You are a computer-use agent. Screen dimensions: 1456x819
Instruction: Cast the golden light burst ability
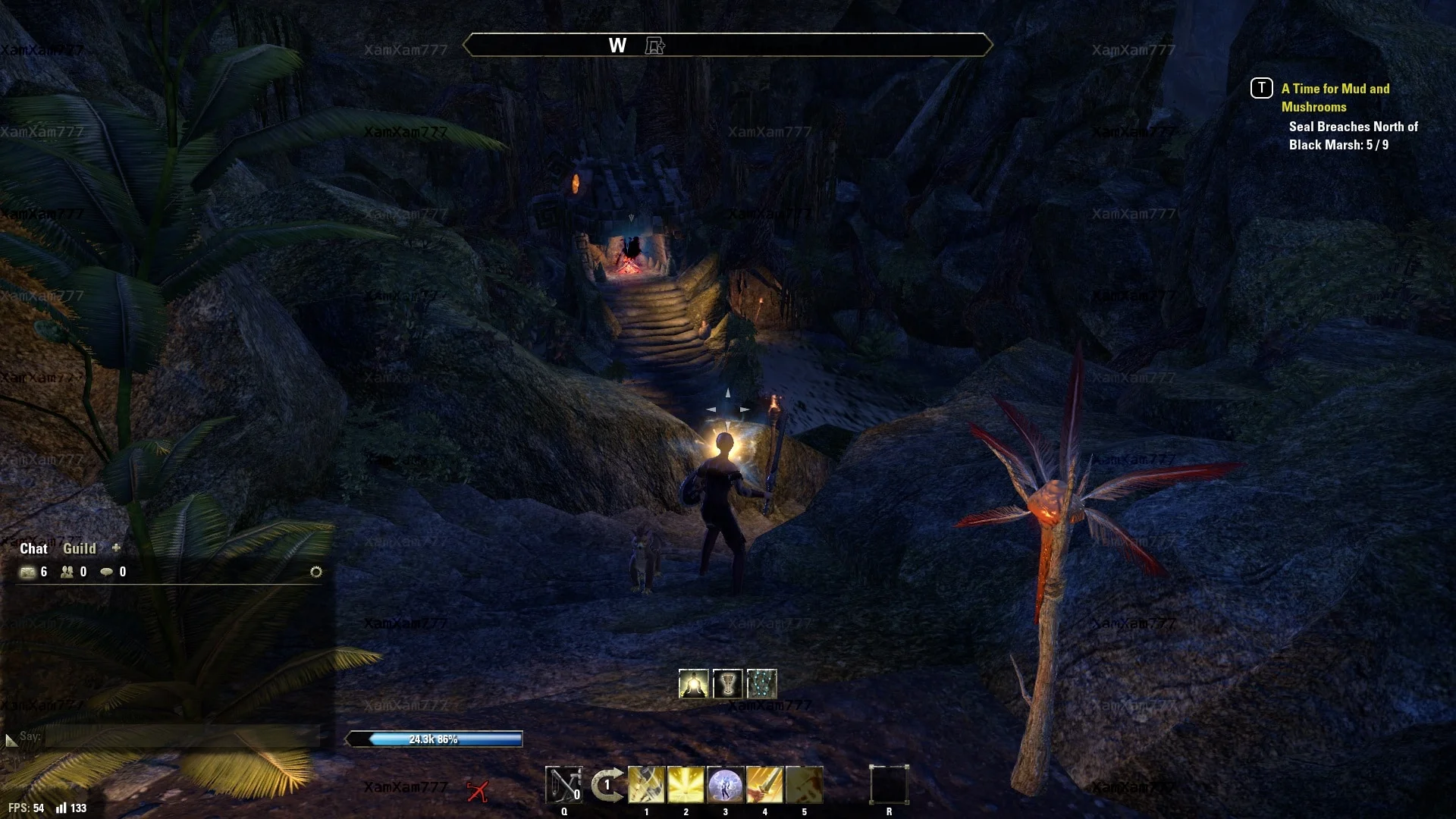click(686, 785)
